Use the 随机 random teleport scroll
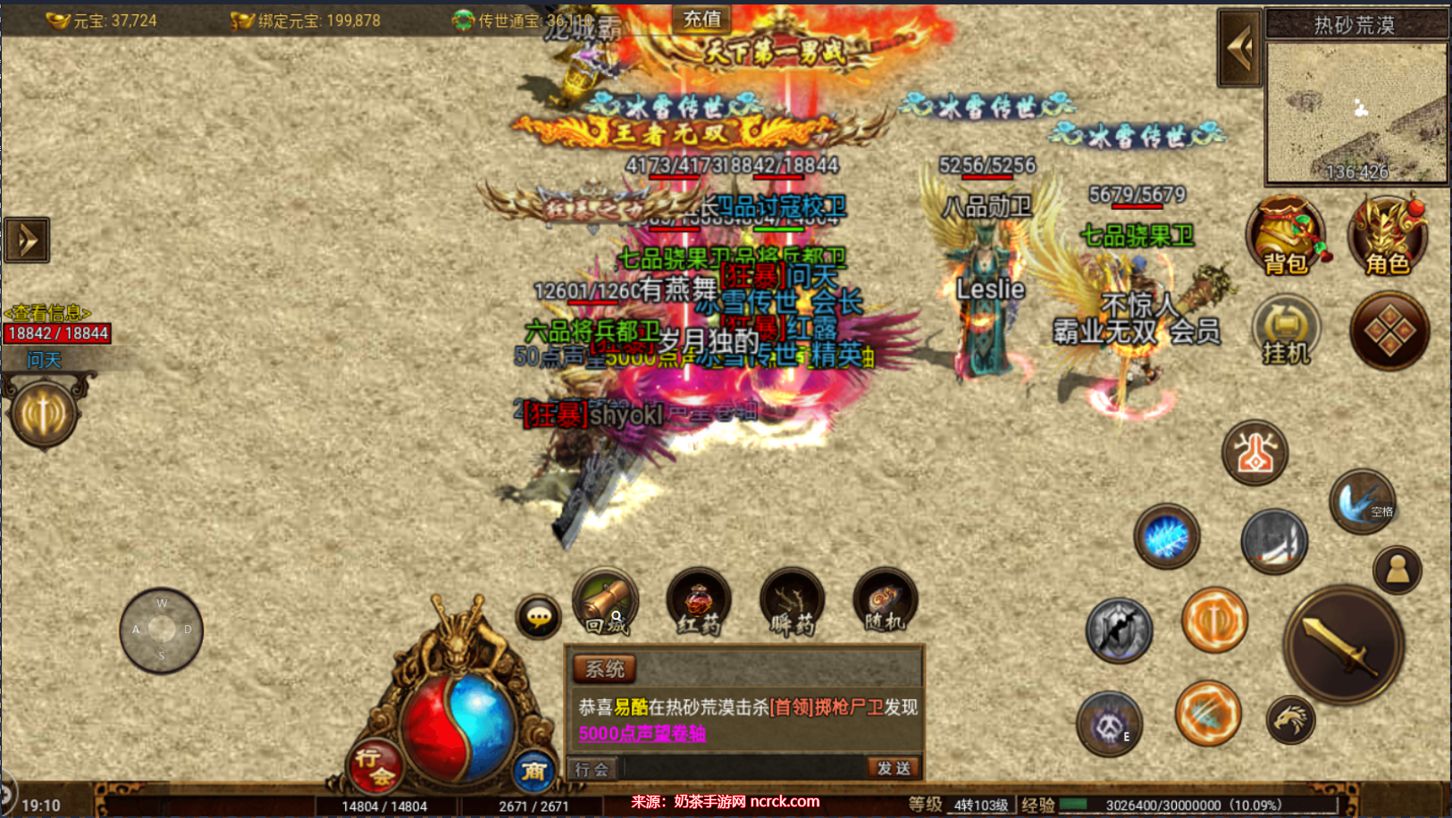The width and height of the screenshot is (1452, 818). (x=885, y=601)
